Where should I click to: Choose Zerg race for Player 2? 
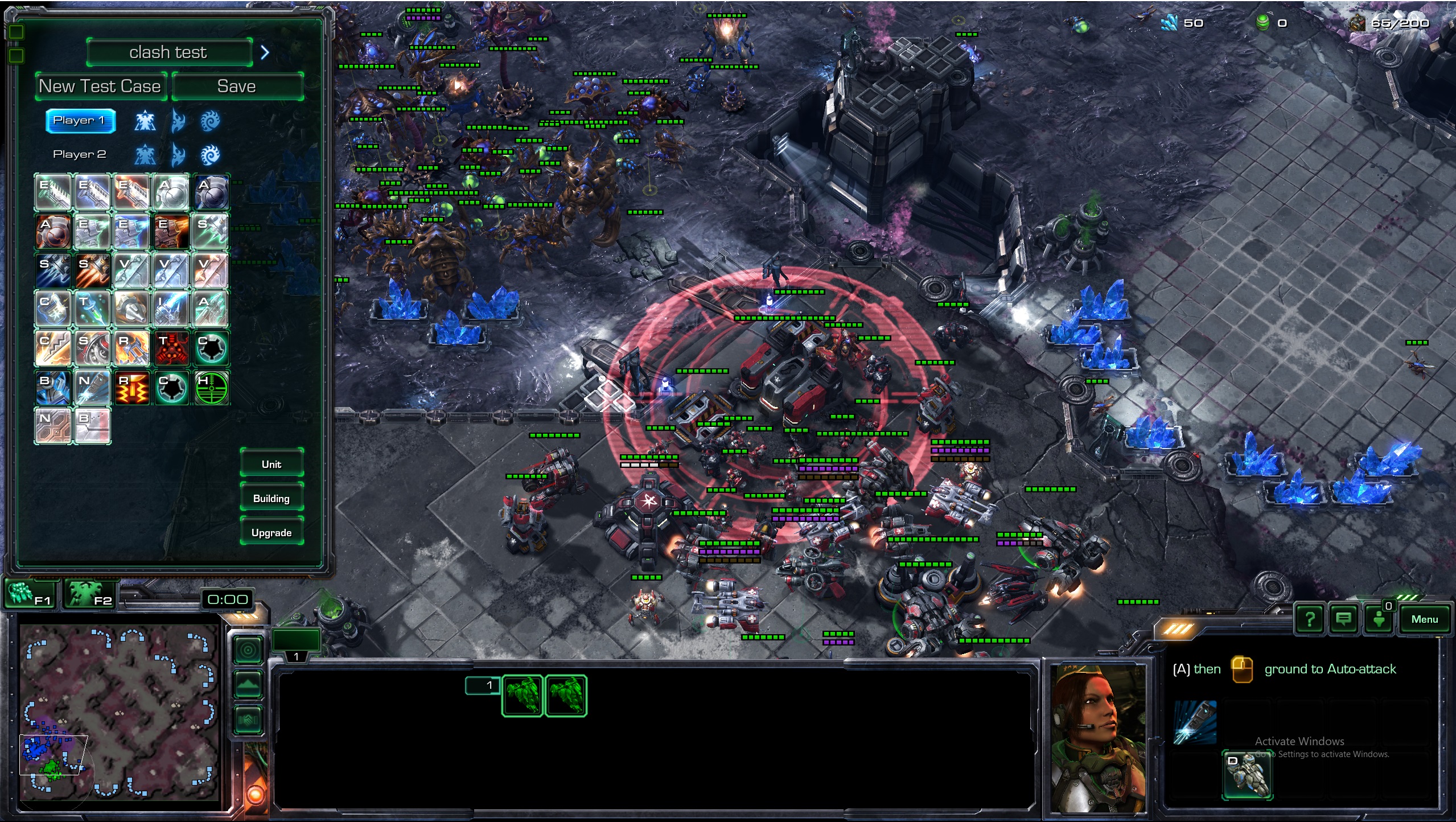tap(210, 154)
